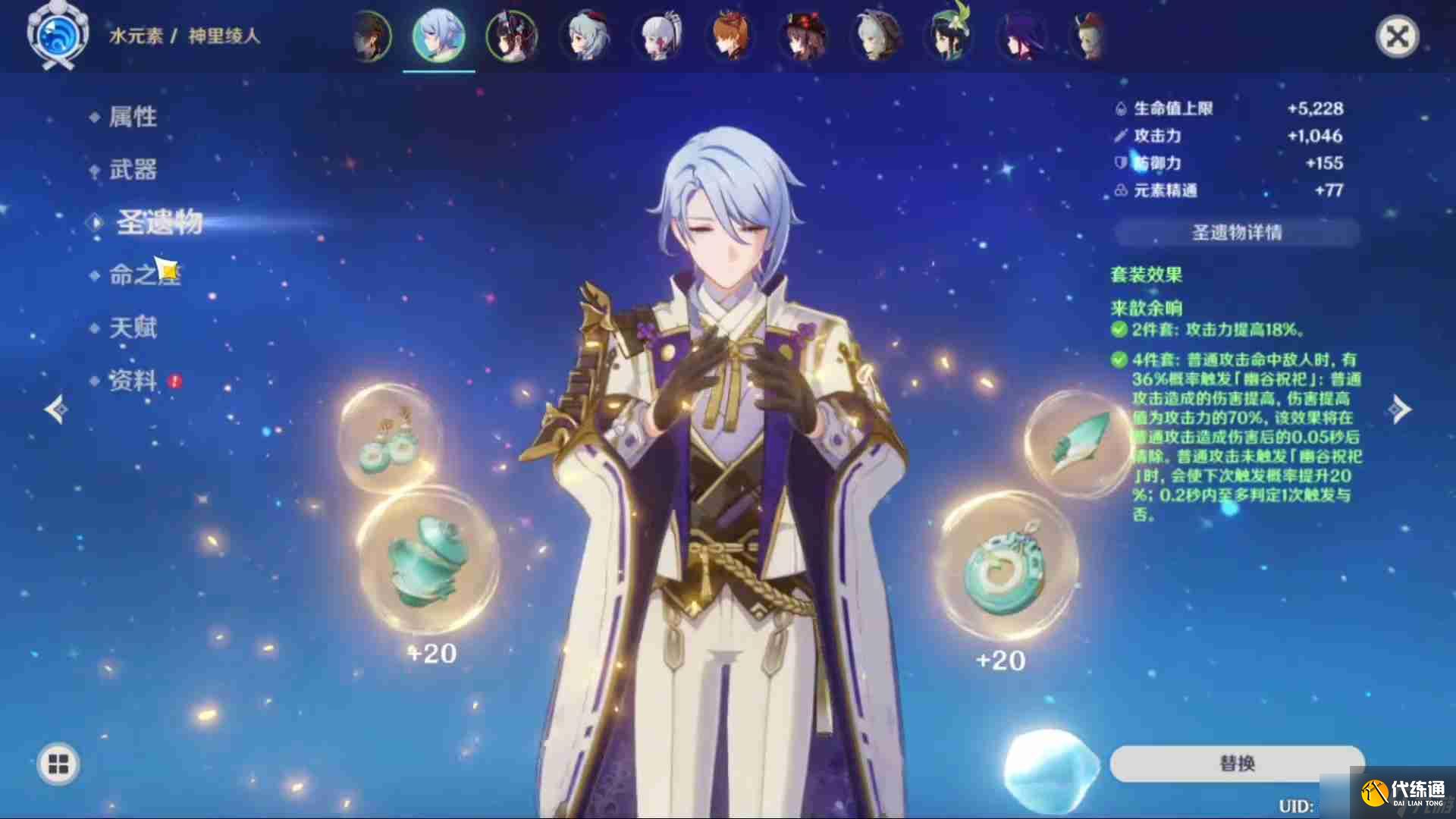
Task: Open the 圣遗物详情 artifact details panel
Action: pos(1236,234)
